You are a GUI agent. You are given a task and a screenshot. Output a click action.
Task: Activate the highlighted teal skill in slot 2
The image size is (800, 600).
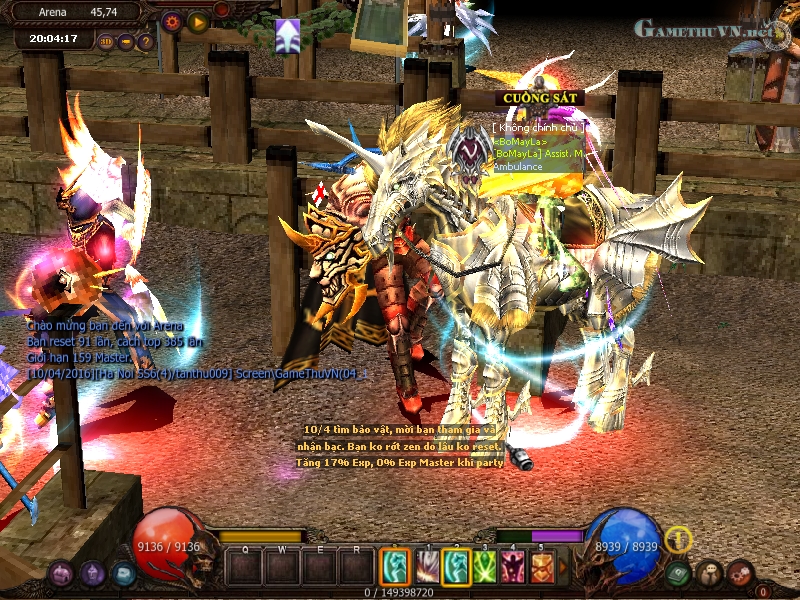coord(456,568)
